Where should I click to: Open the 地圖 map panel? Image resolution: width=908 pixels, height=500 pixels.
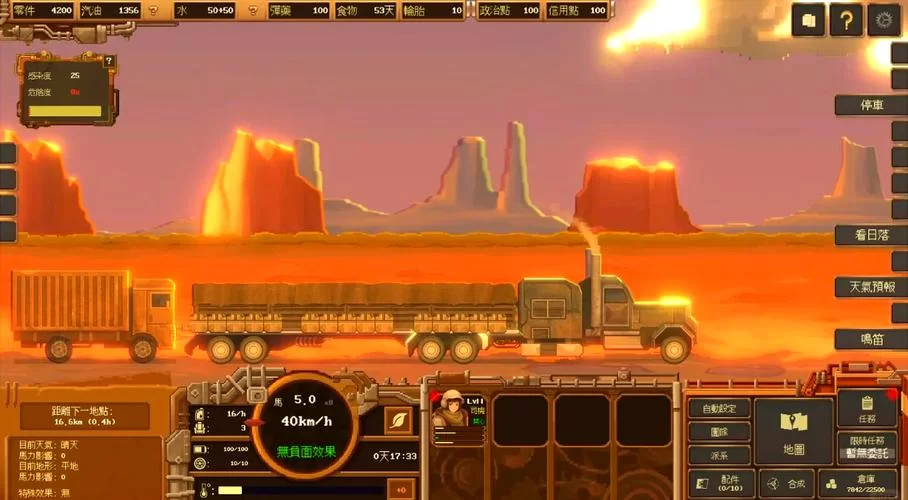(793, 431)
